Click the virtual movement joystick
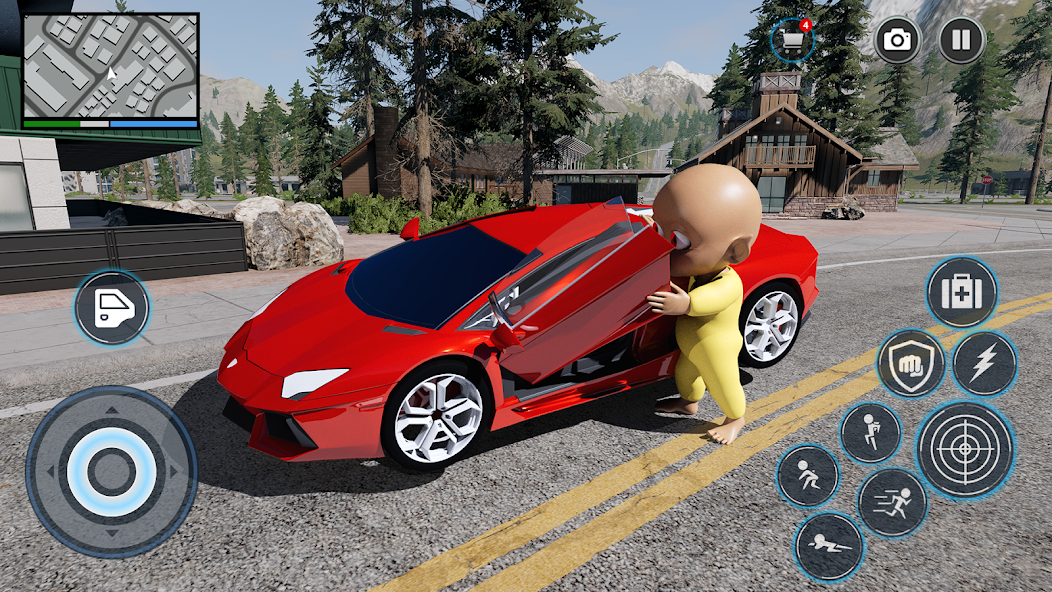 coord(111,471)
